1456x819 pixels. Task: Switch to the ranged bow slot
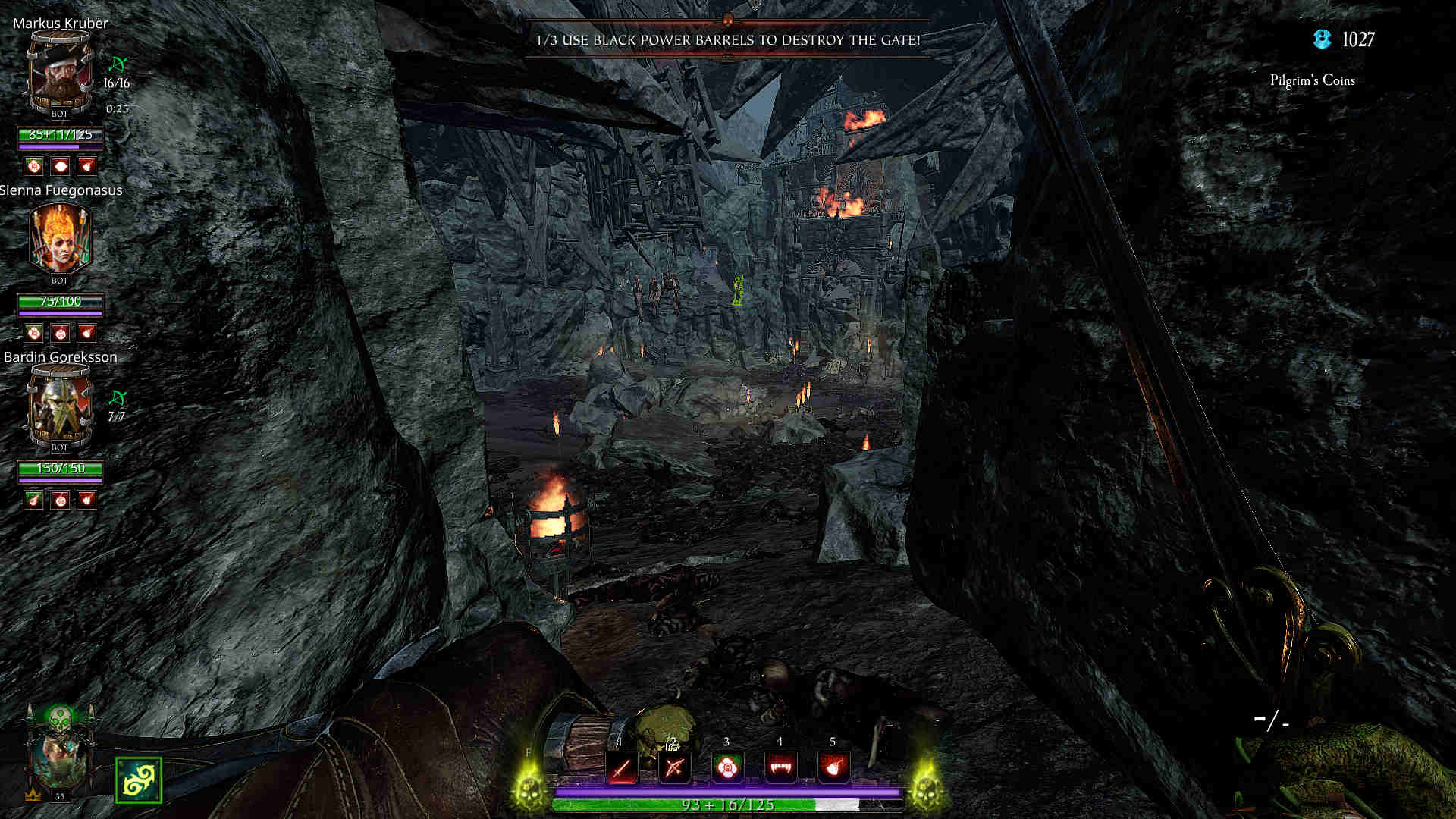point(674,768)
